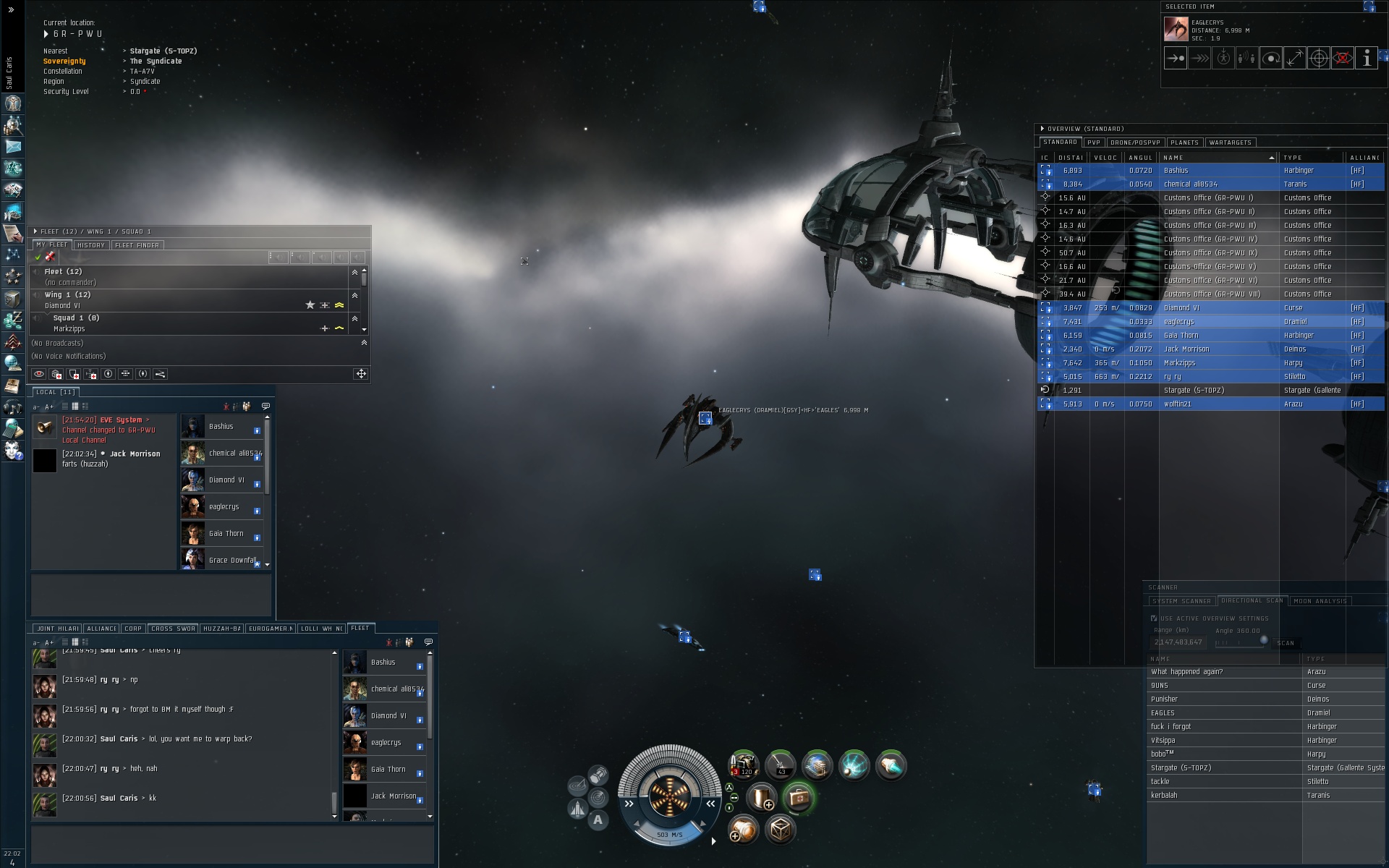Switch to the PVP overview tab
Image resolution: width=1389 pixels, height=868 pixels.
click(1093, 142)
